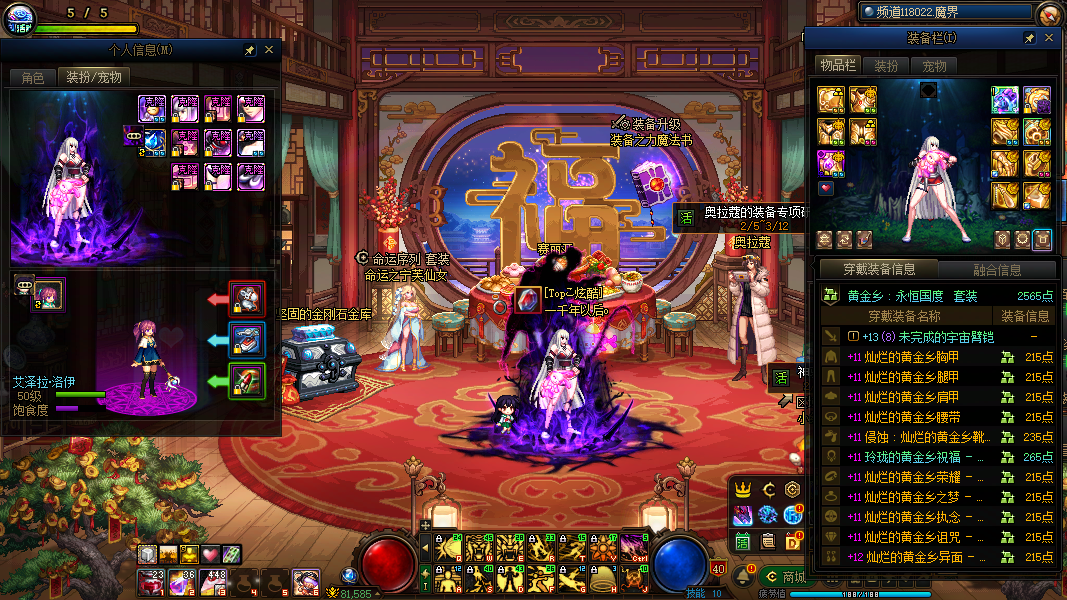The height and width of the screenshot is (600, 1067).
Task: Click the red heart icon under equipment slots
Action: click(826, 188)
